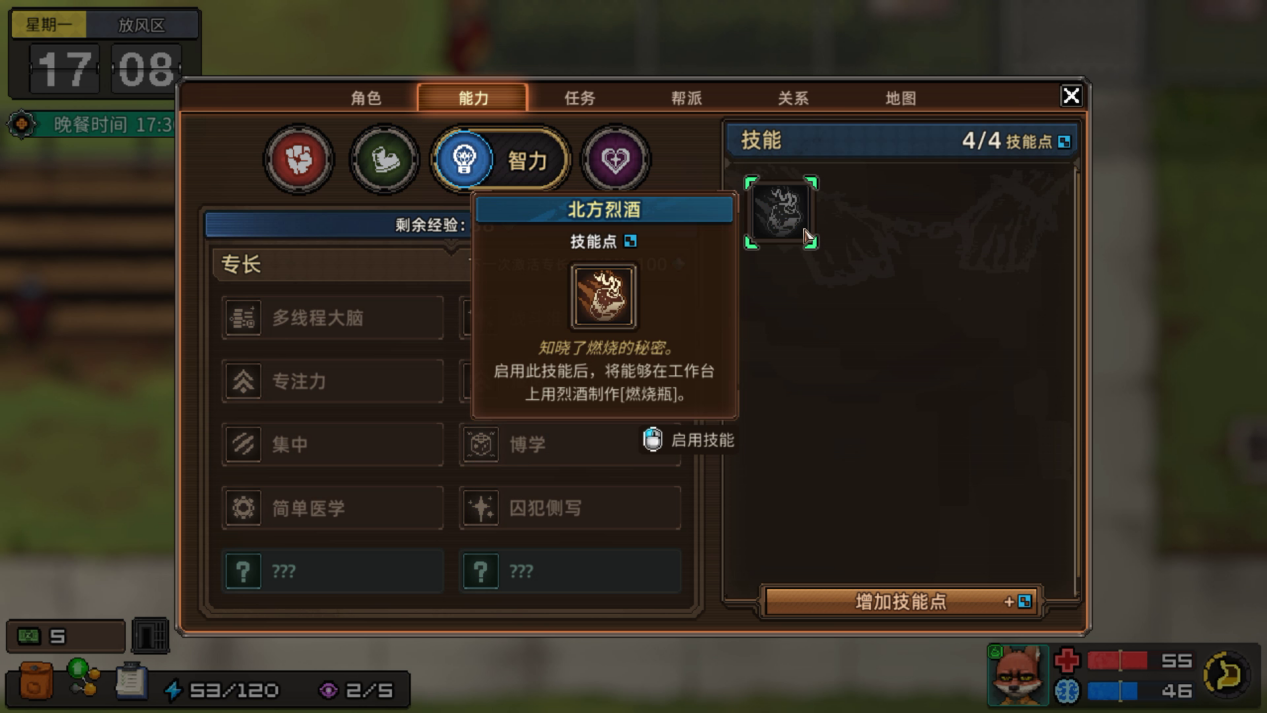1267x713 pixels.
Task: Choose the 专注力 specialty
Action: [x=332, y=381]
